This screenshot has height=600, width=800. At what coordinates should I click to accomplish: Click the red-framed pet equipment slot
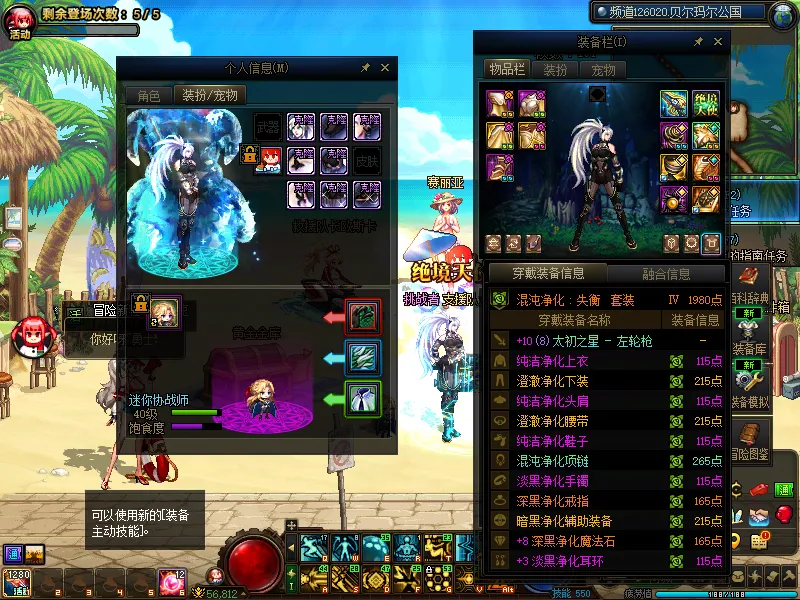tap(363, 316)
